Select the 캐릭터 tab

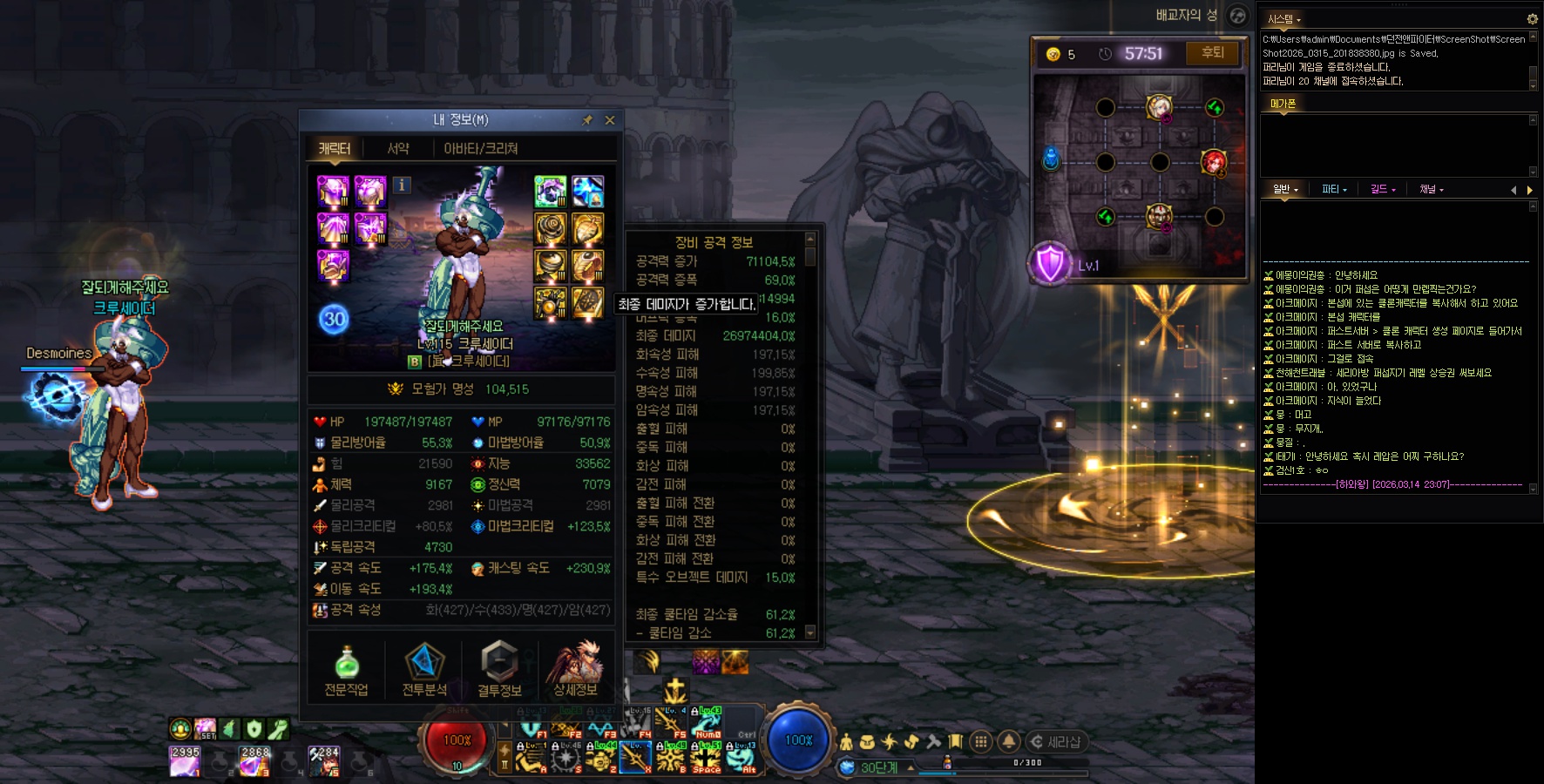pos(334,149)
